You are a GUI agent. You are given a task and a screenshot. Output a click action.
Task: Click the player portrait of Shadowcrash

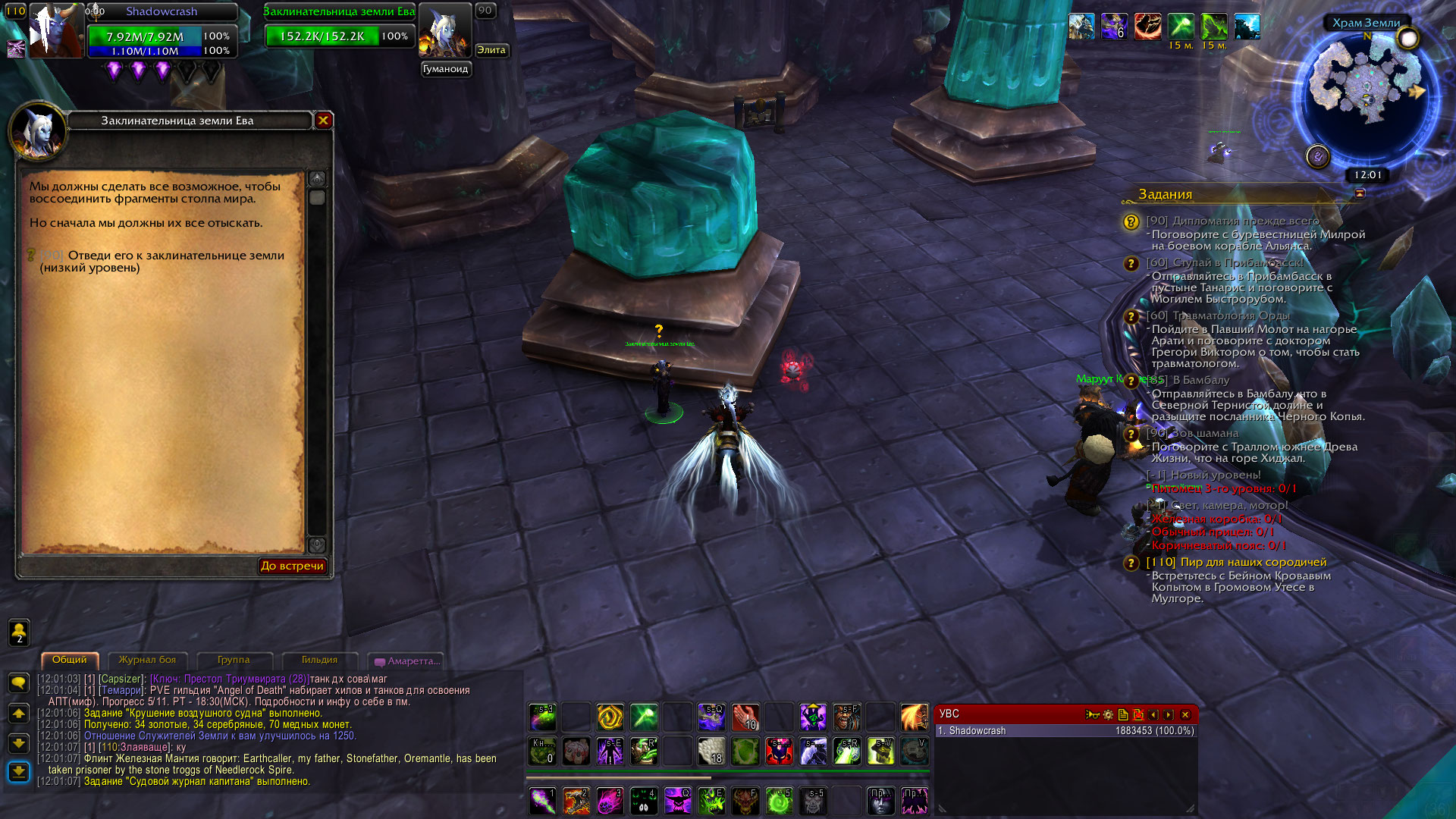pyautogui.click(x=55, y=32)
